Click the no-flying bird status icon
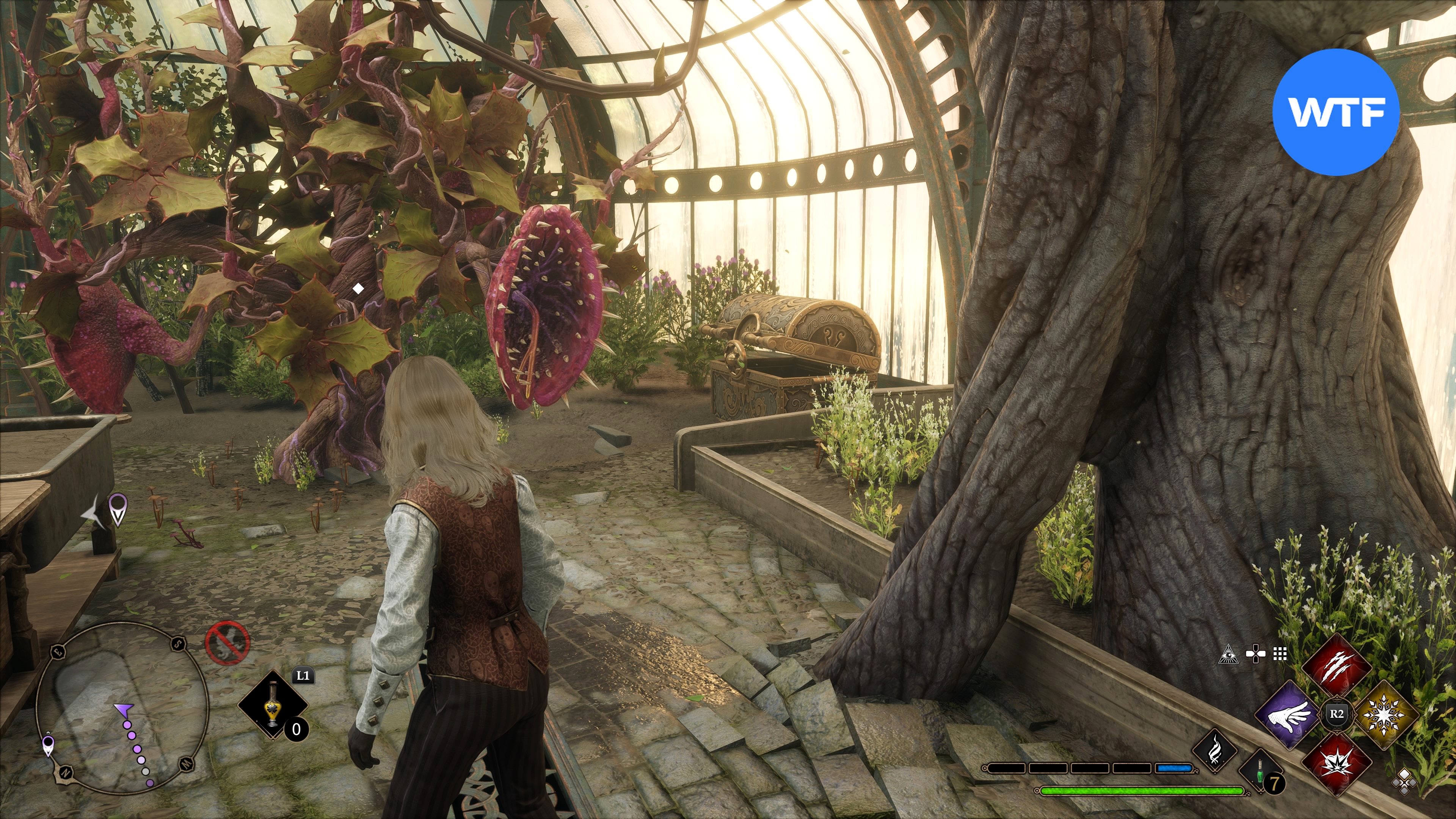This screenshot has height=819, width=1456. pos(227,643)
